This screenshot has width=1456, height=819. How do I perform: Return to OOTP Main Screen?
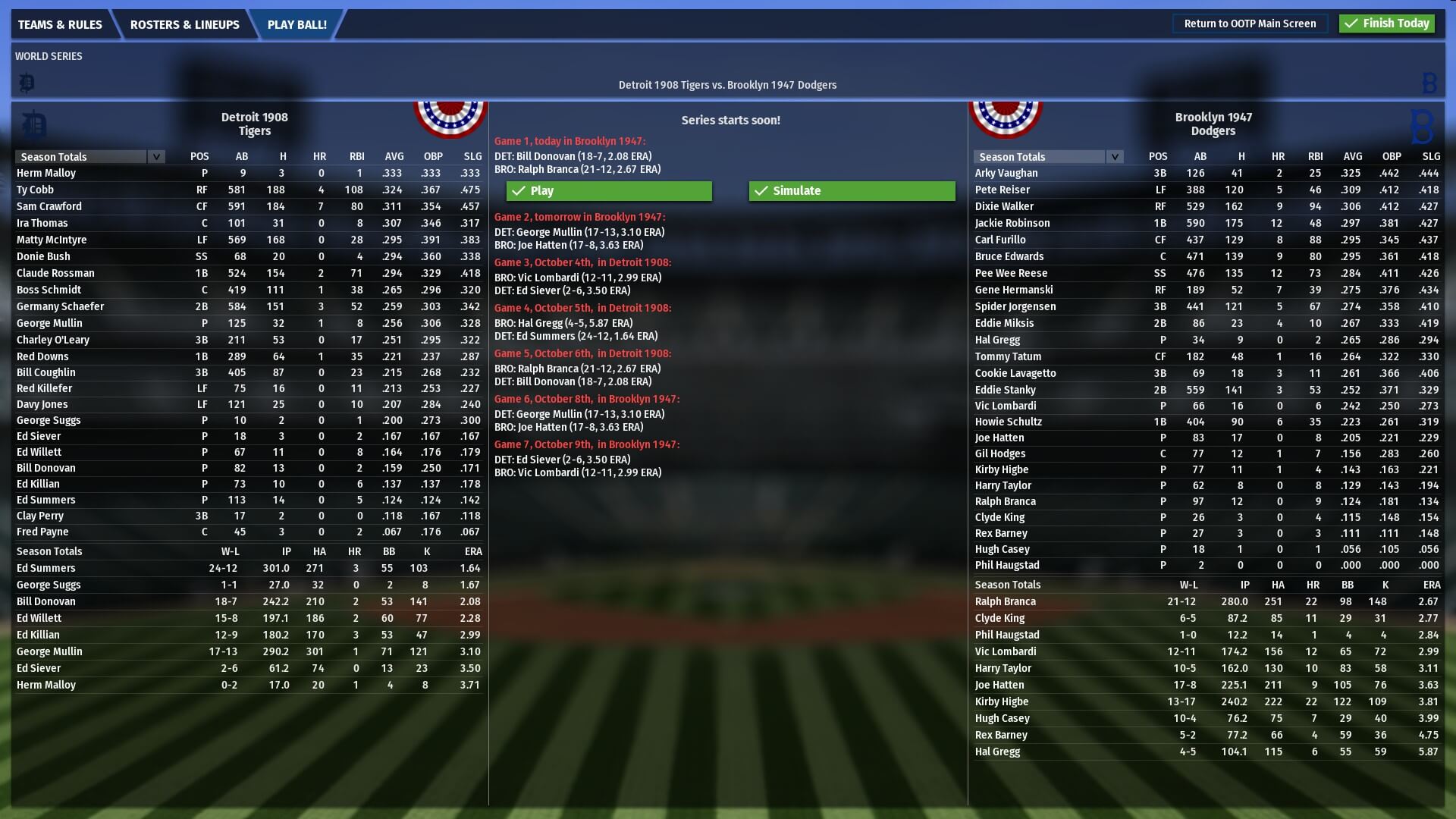[1250, 24]
